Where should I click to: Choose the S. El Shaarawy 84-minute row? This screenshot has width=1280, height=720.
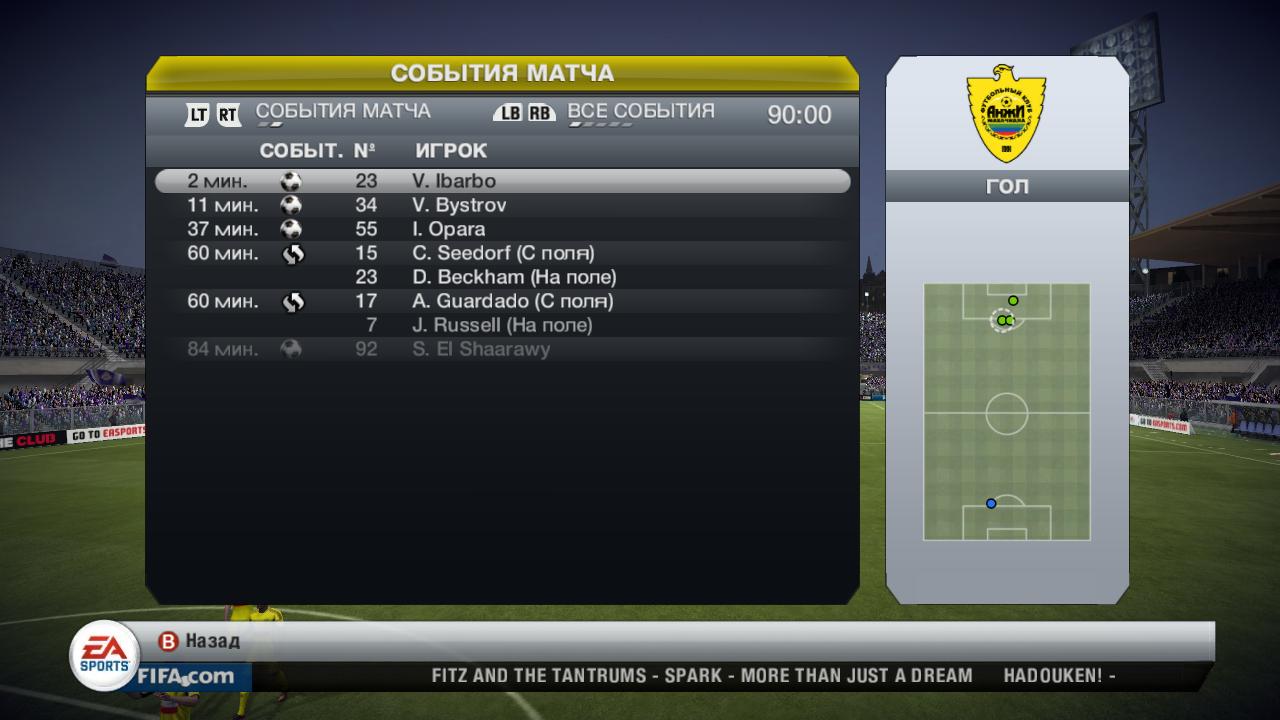(502, 349)
